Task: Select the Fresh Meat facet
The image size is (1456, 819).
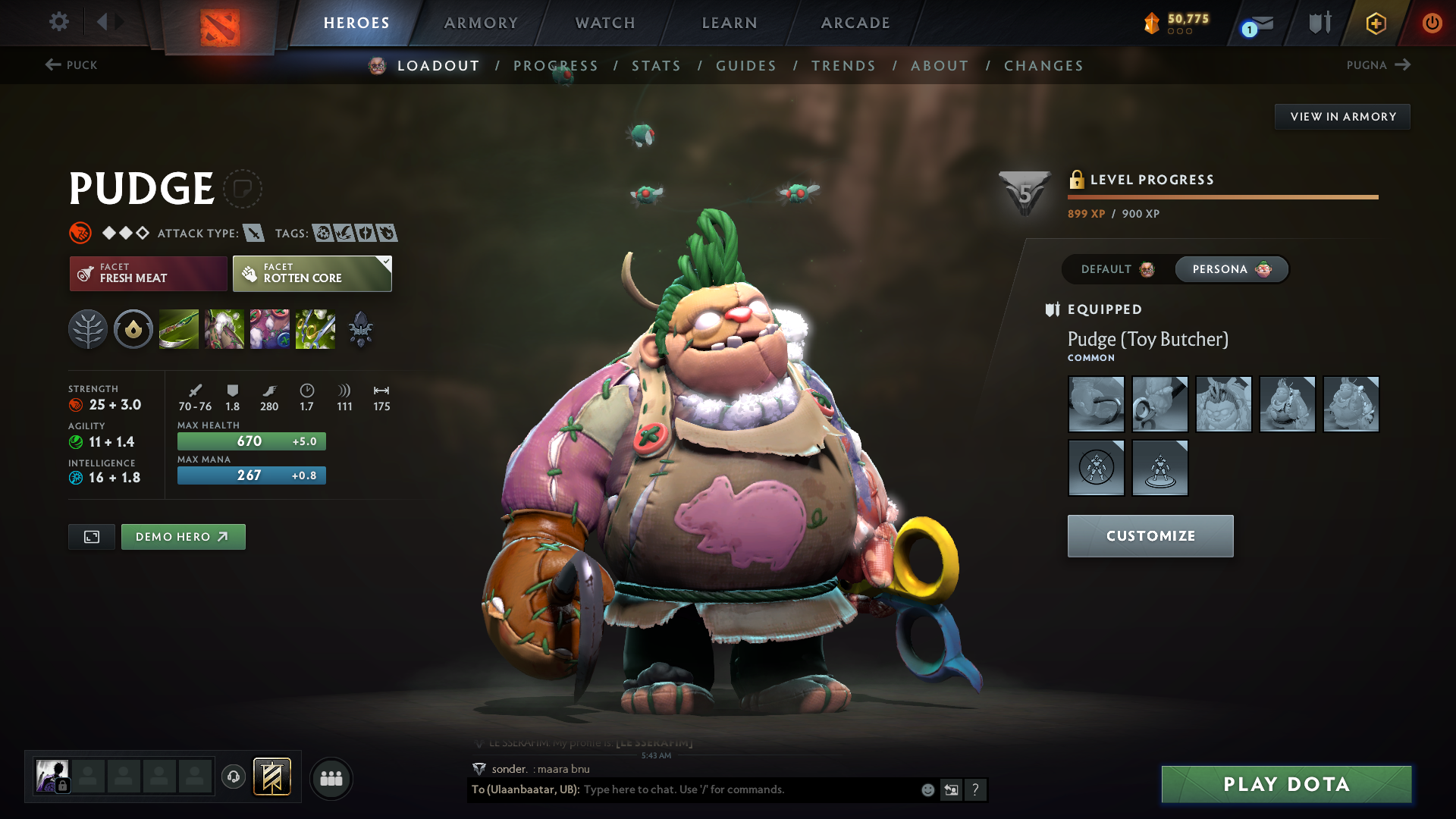Action: coord(148,274)
